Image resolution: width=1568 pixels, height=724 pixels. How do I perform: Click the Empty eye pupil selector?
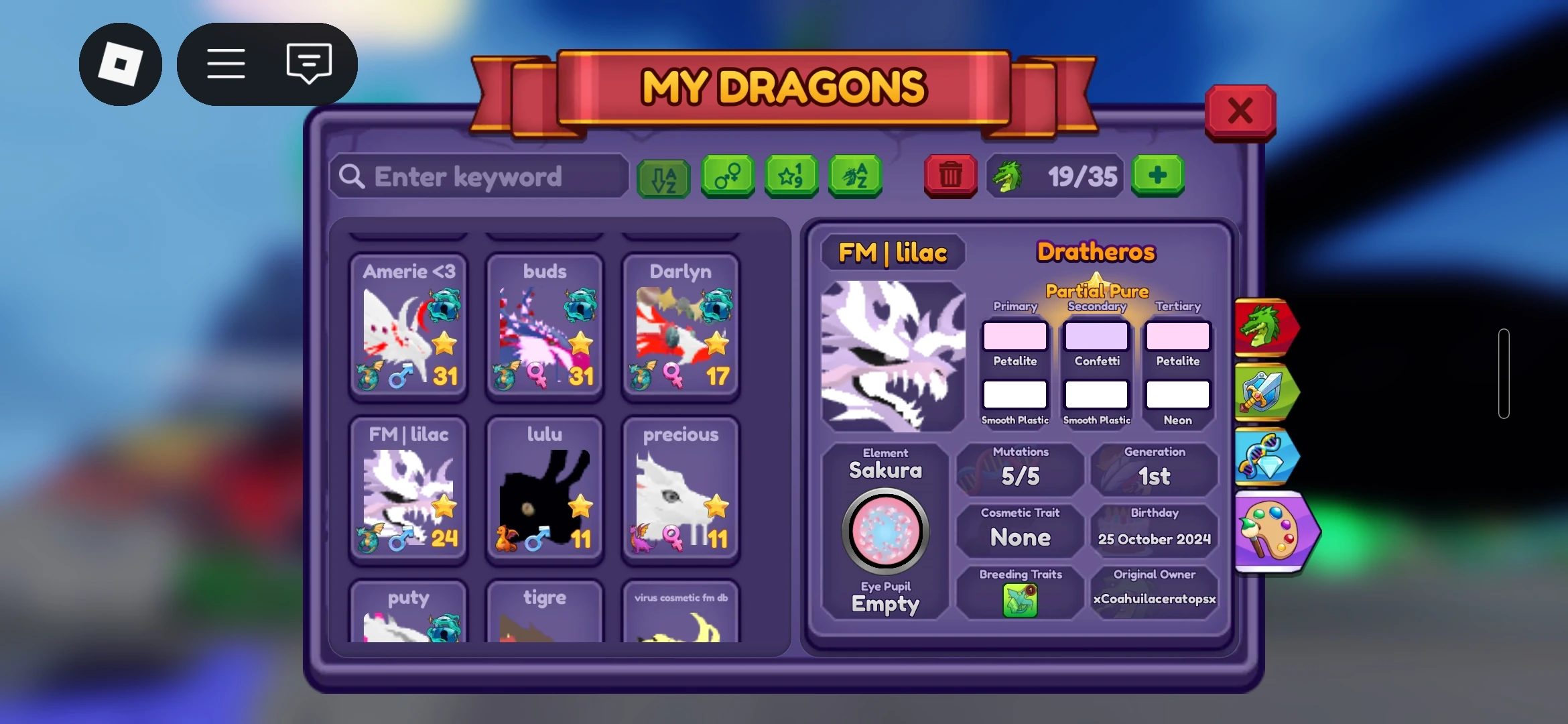click(x=886, y=532)
